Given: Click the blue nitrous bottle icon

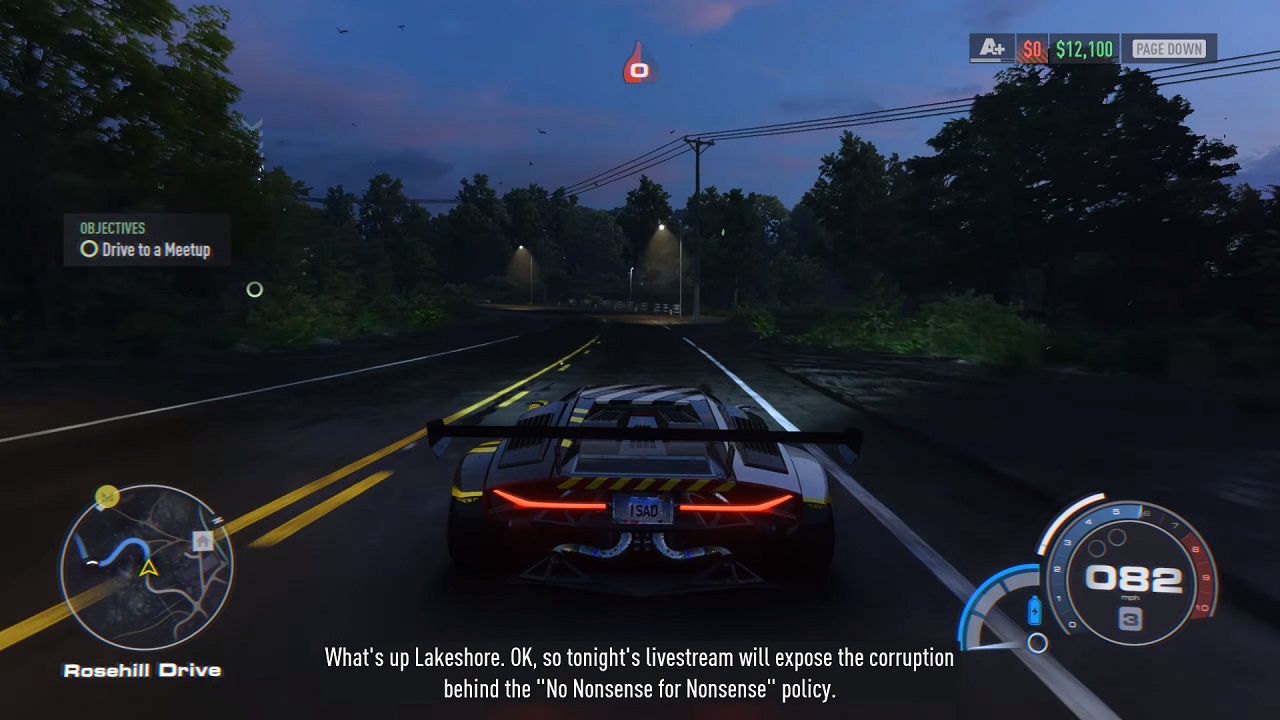Looking at the screenshot, I should (1034, 608).
